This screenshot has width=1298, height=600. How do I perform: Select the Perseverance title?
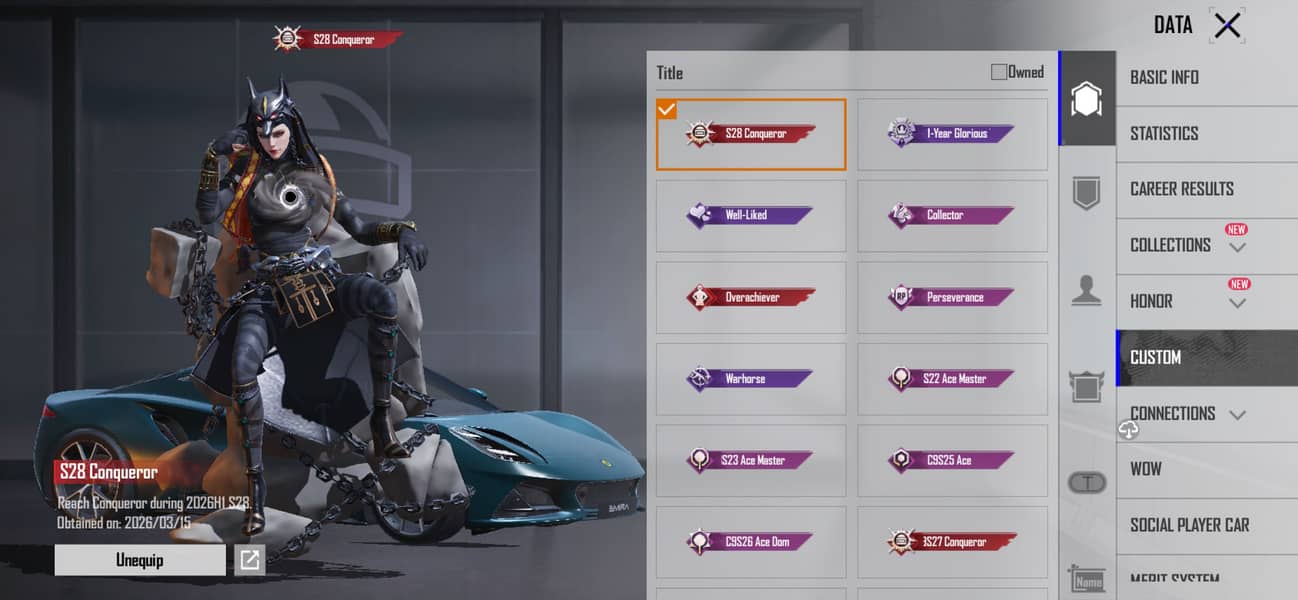pyautogui.click(x=952, y=297)
